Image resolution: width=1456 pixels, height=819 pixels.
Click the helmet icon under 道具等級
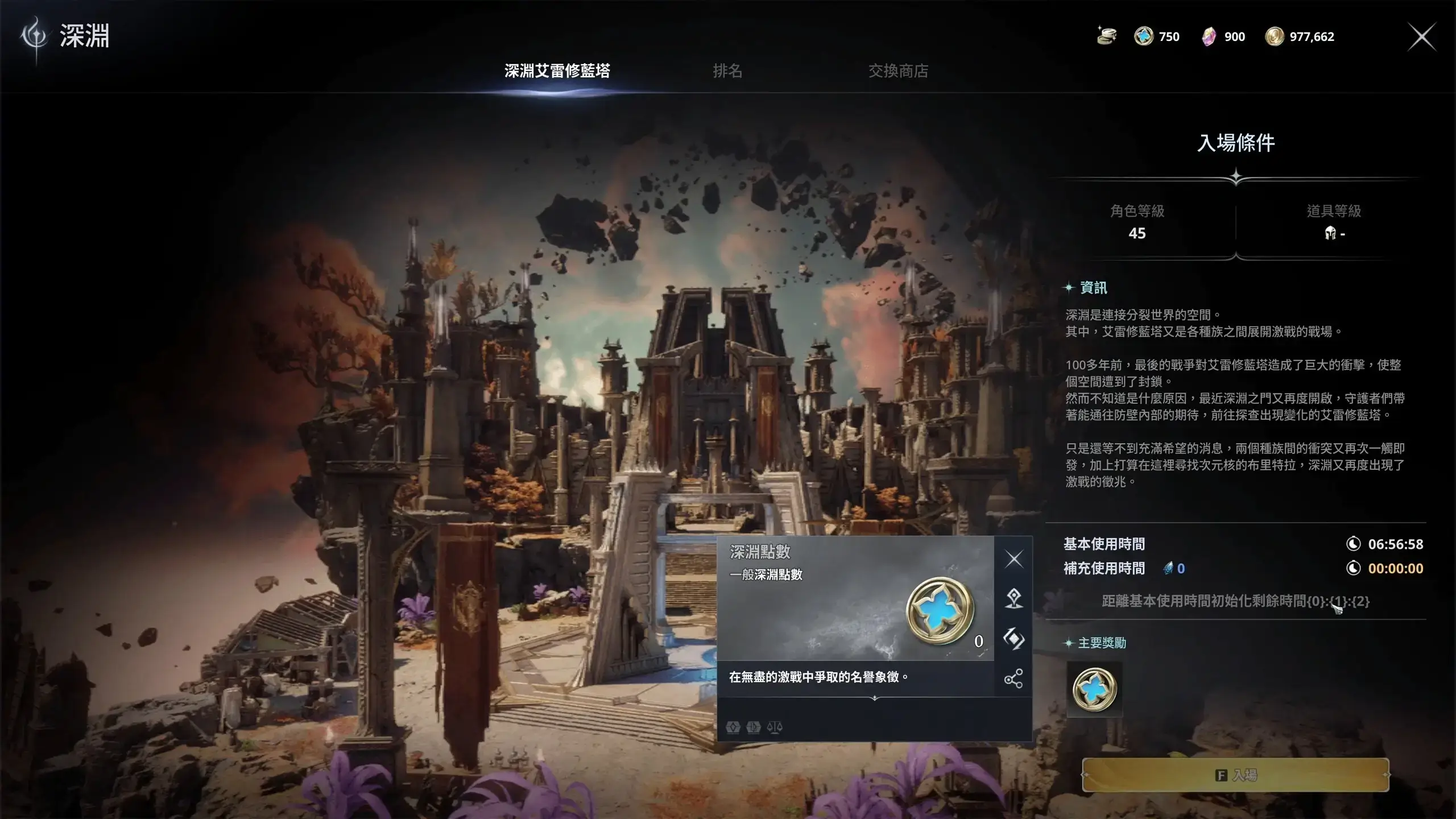pos(1331,234)
